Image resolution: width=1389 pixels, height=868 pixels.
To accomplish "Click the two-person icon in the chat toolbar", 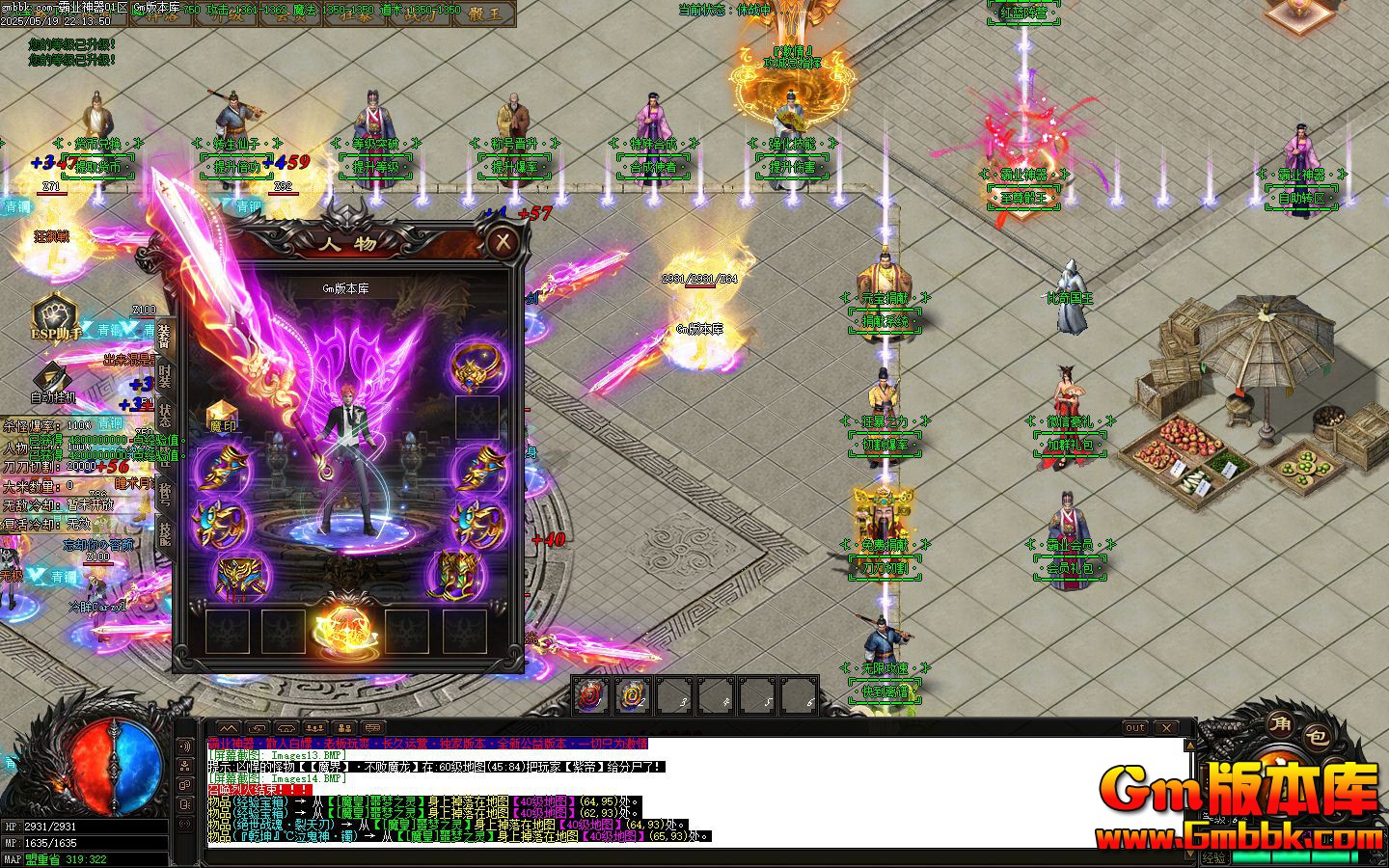I will click(344, 729).
